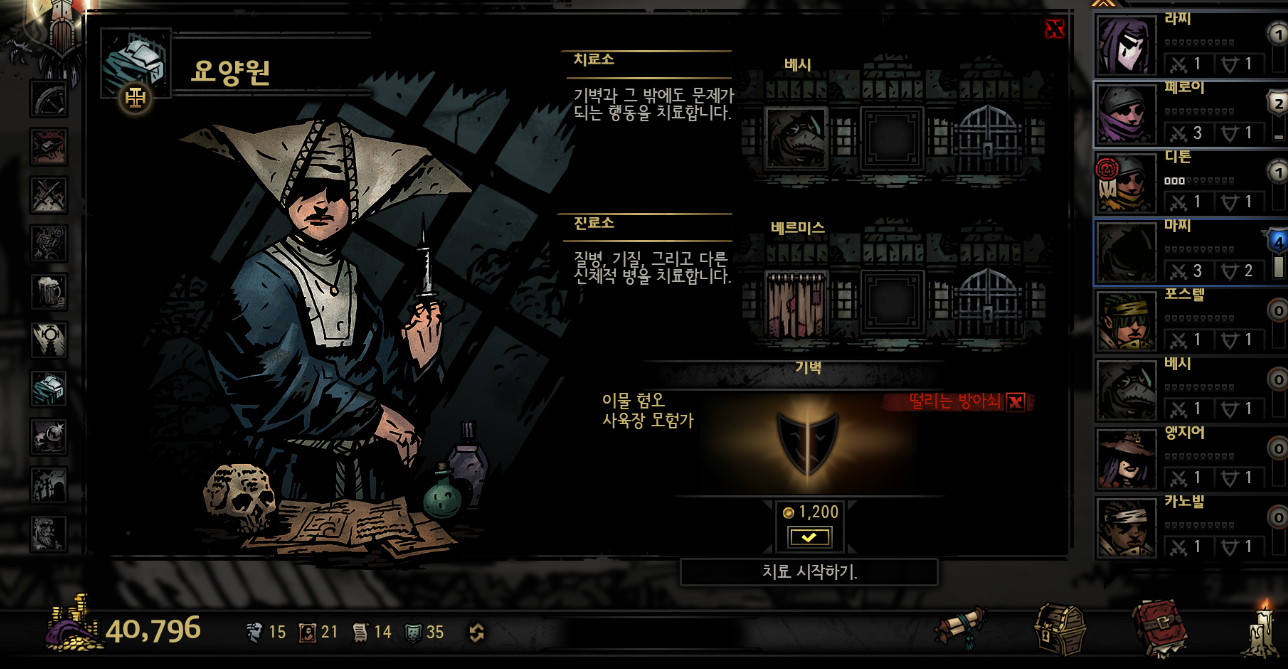The image size is (1288, 669).
Task: Confirm the 1,200 gold treatment
Action: click(809, 537)
